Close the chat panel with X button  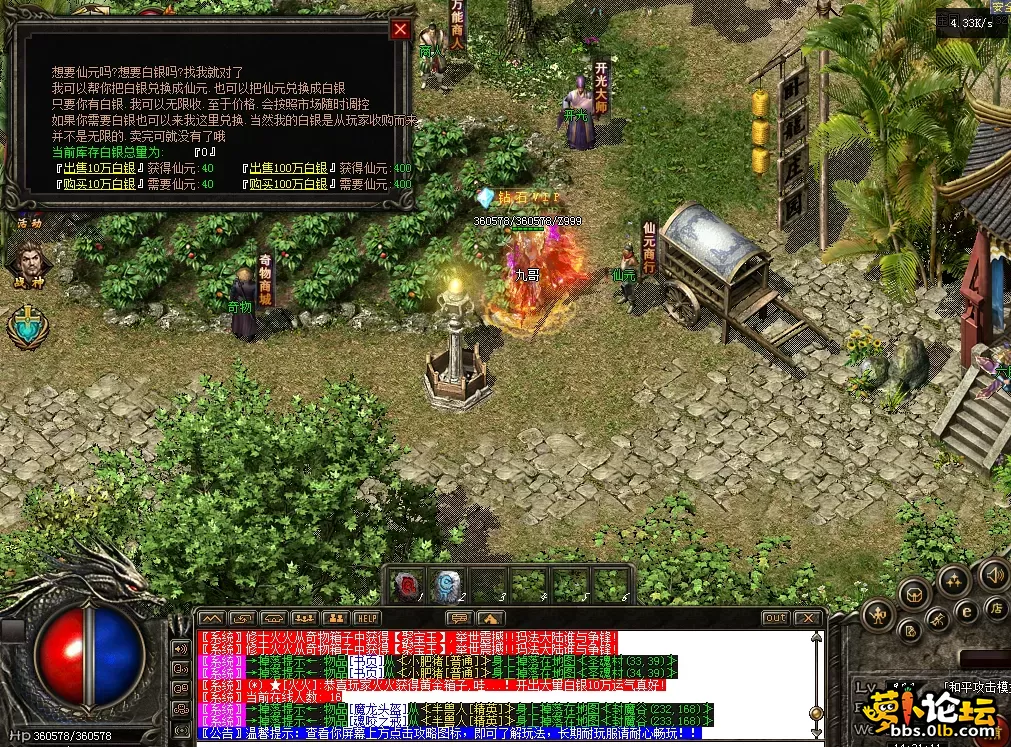tap(808, 618)
